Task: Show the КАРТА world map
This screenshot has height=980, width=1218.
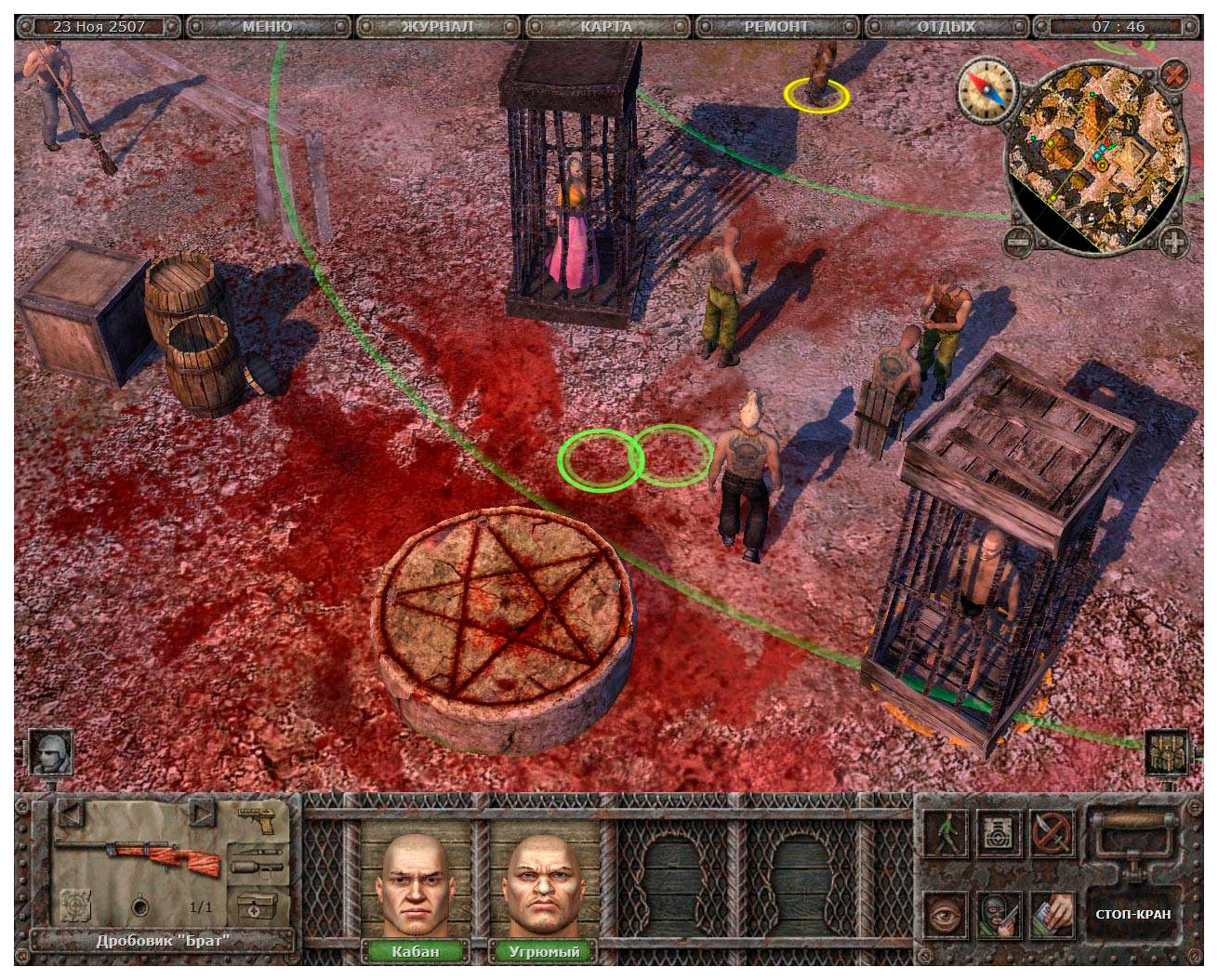Action: point(606,26)
